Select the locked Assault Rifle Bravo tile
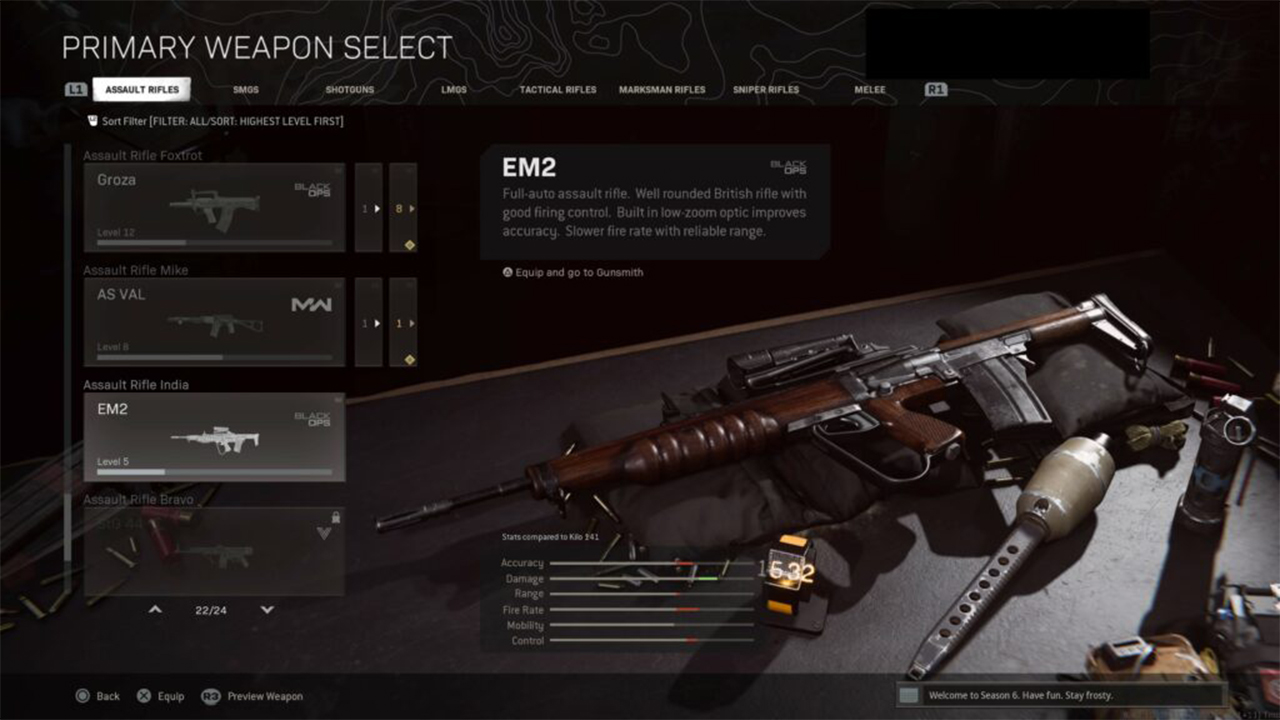1280x720 pixels. (214, 551)
